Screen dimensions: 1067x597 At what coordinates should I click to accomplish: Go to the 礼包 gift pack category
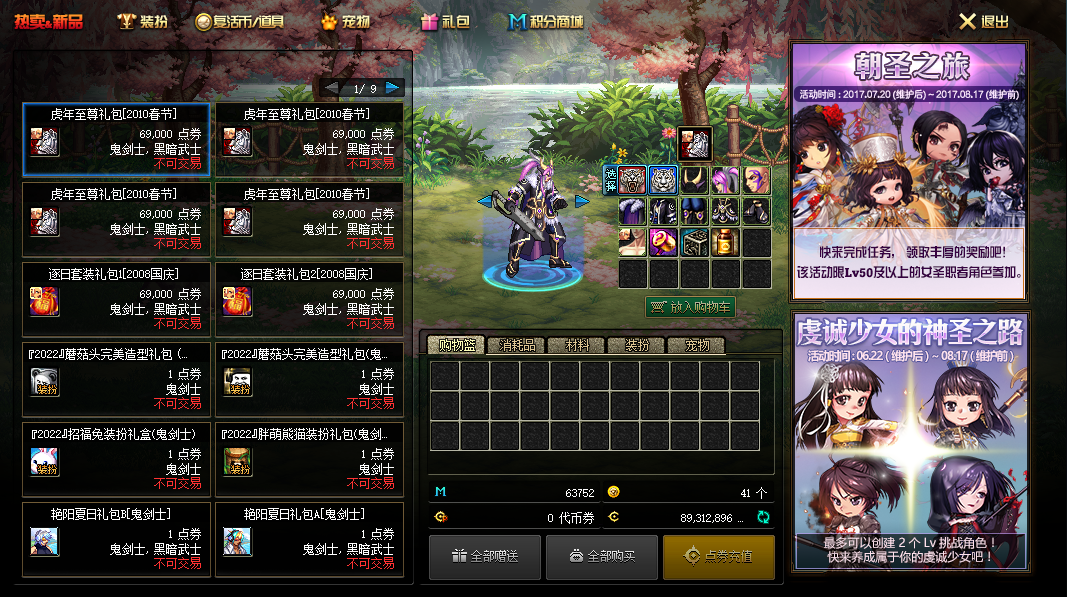445,21
